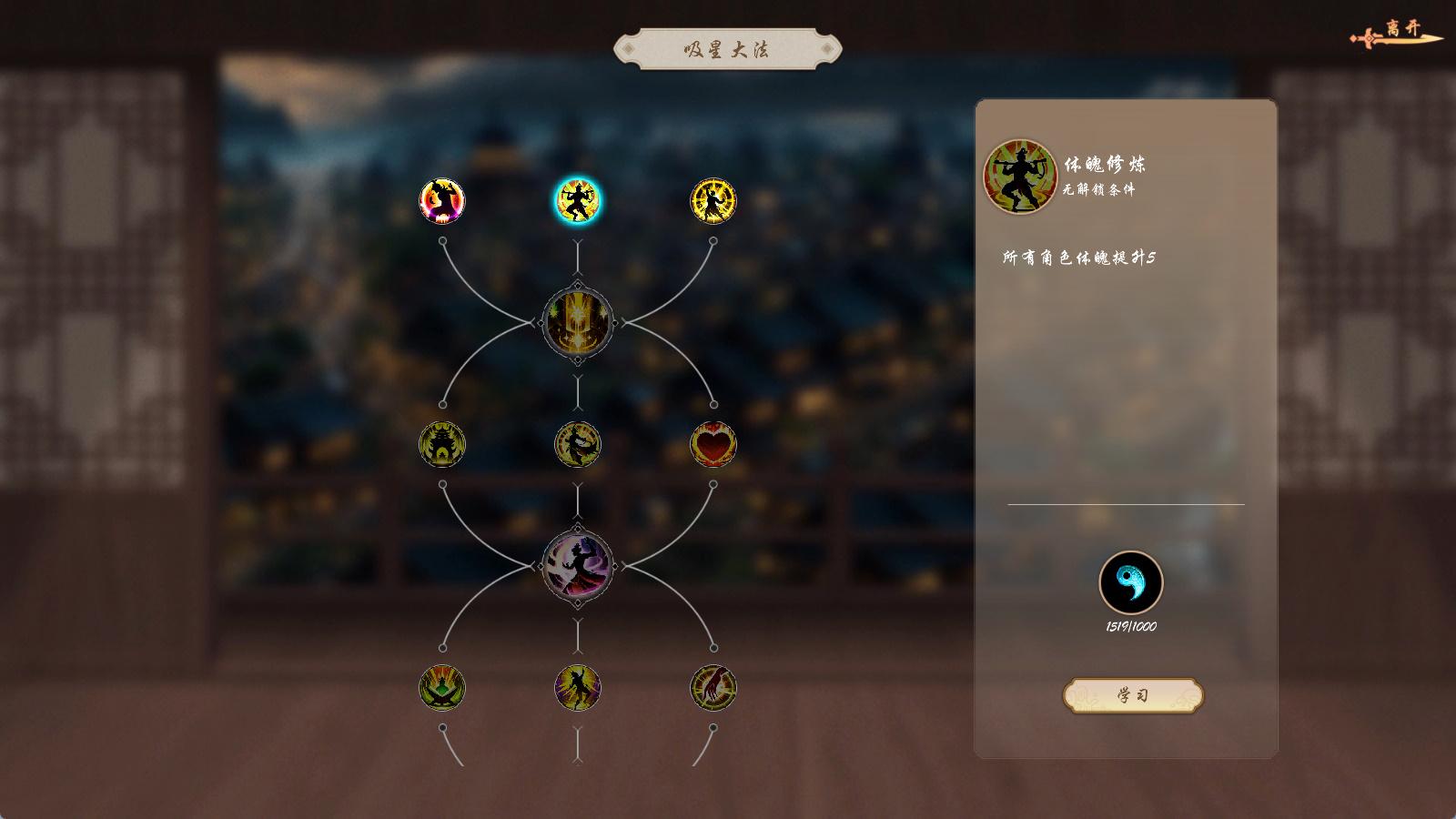The image size is (1456, 819).
Task: Select the fiery orange warrior skill node
Action: click(442, 201)
